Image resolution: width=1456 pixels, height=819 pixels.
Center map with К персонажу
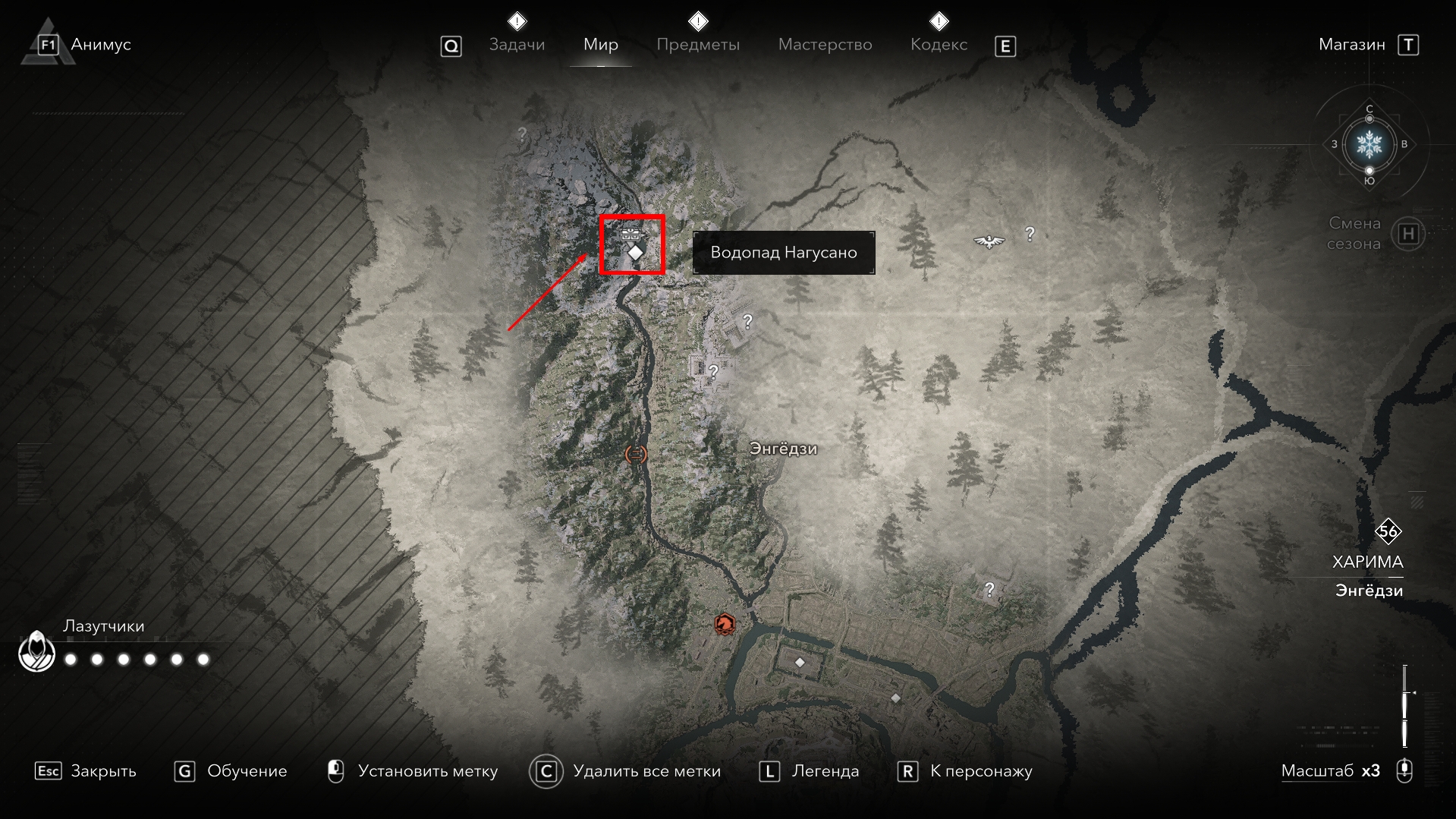click(964, 771)
